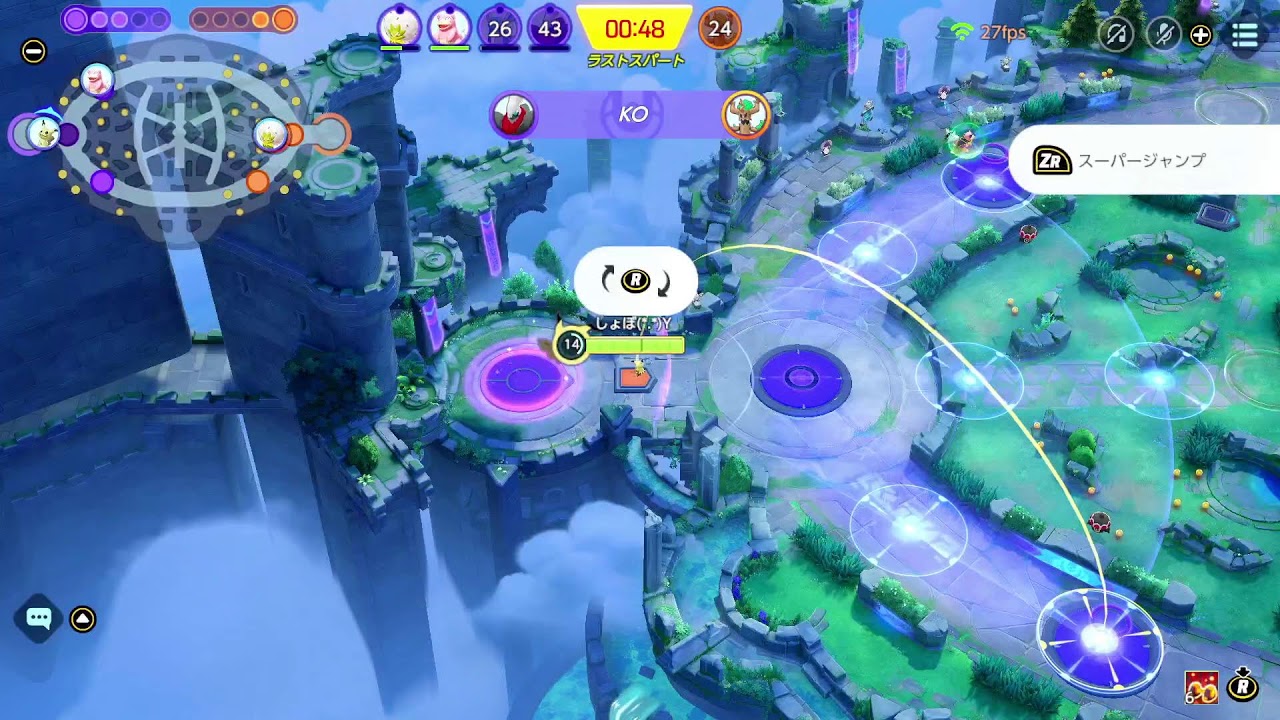The height and width of the screenshot is (720, 1280).
Task: Toggle the muted headphone voice-chat icon
Action: point(1116,35)
